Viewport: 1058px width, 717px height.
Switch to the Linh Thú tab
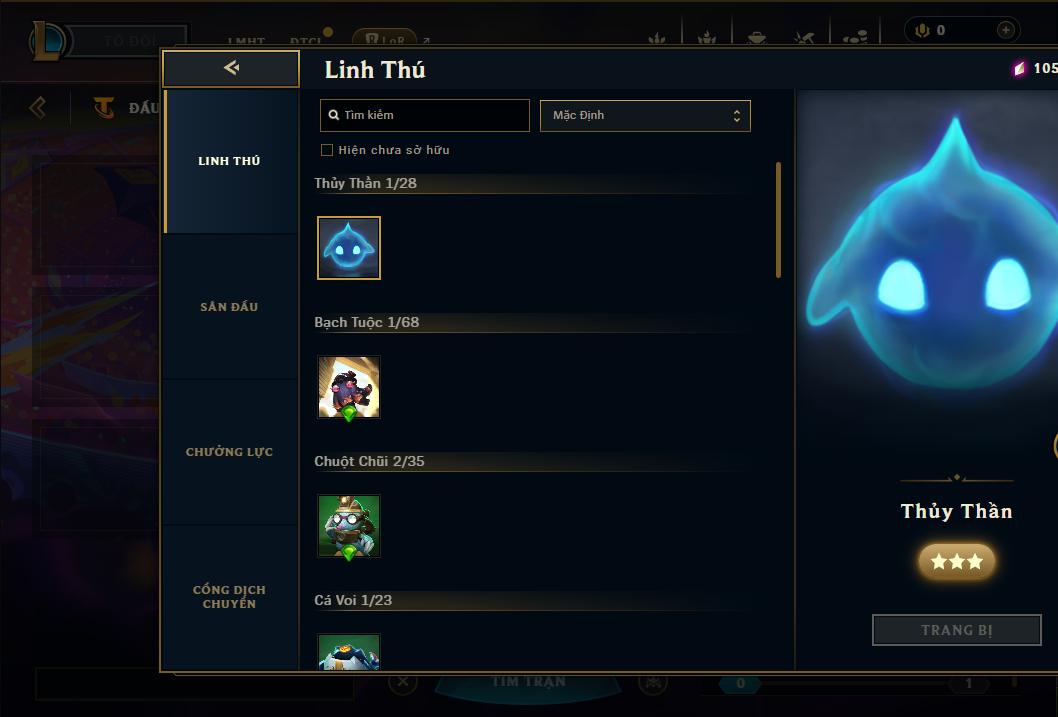(x=229, y=161)
